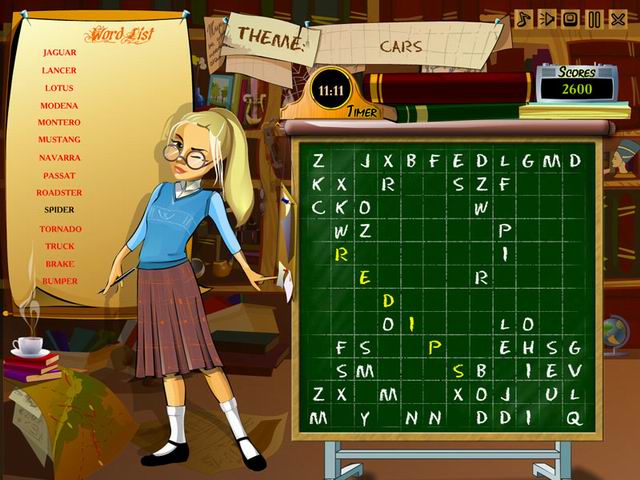Pick the letter U tile on the chalkboard
Image resolution: width=640 pixels, height=480 pixels.
coord(551,394)
